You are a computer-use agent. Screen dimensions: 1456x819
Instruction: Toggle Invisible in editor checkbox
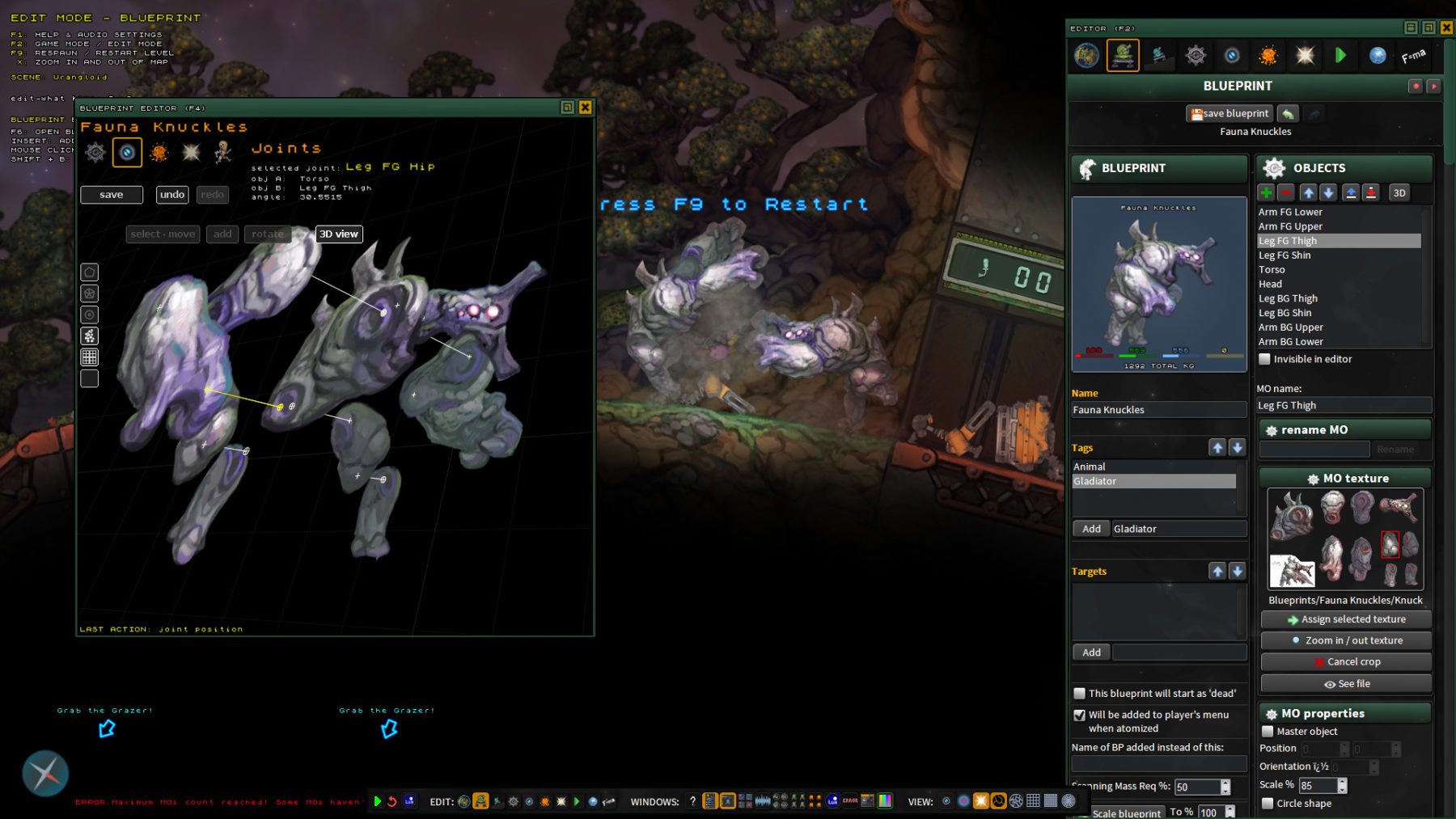tap(1265, 359)
